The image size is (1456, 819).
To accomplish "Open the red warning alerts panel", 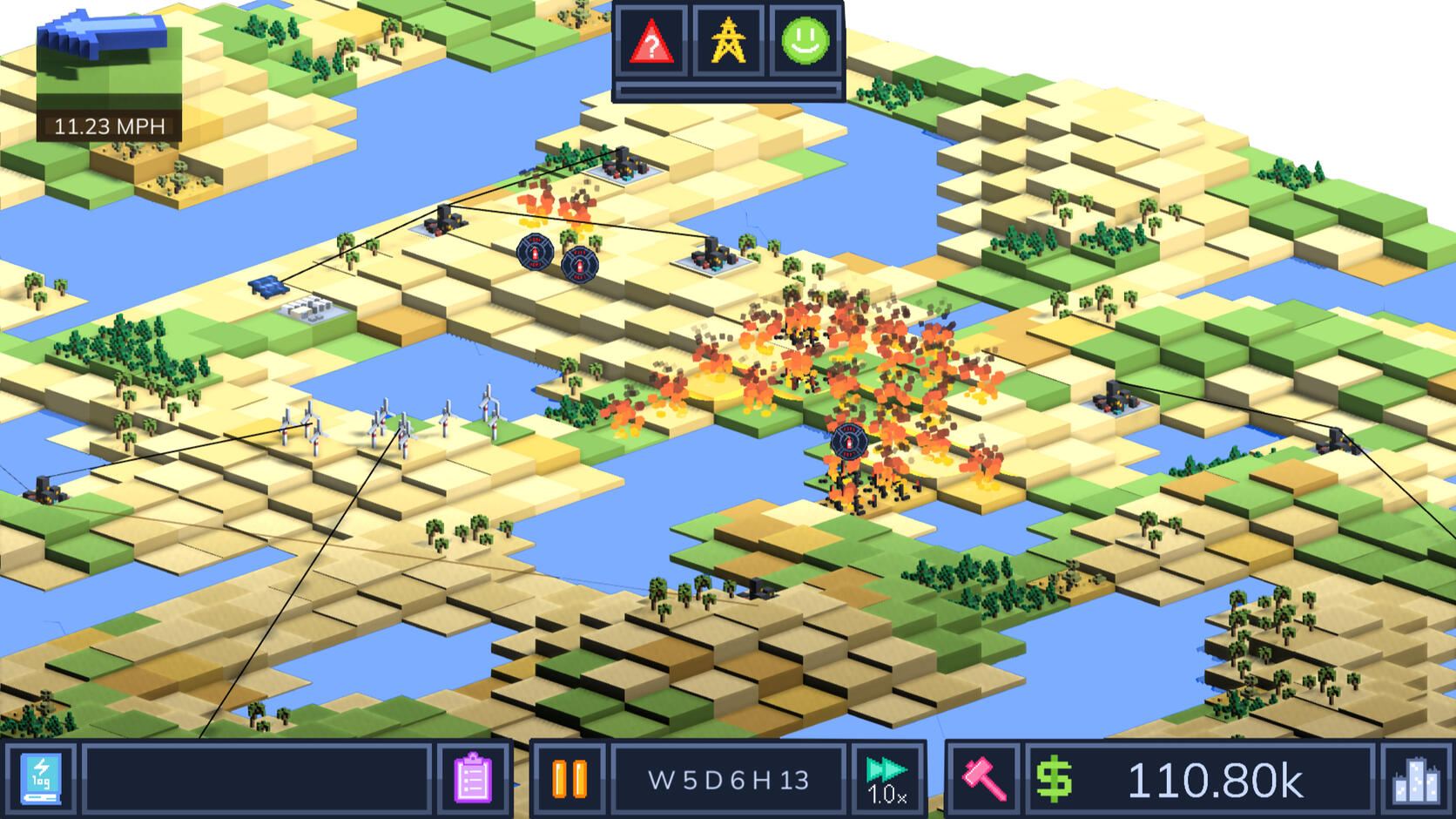I will click(x=651, y=42).
